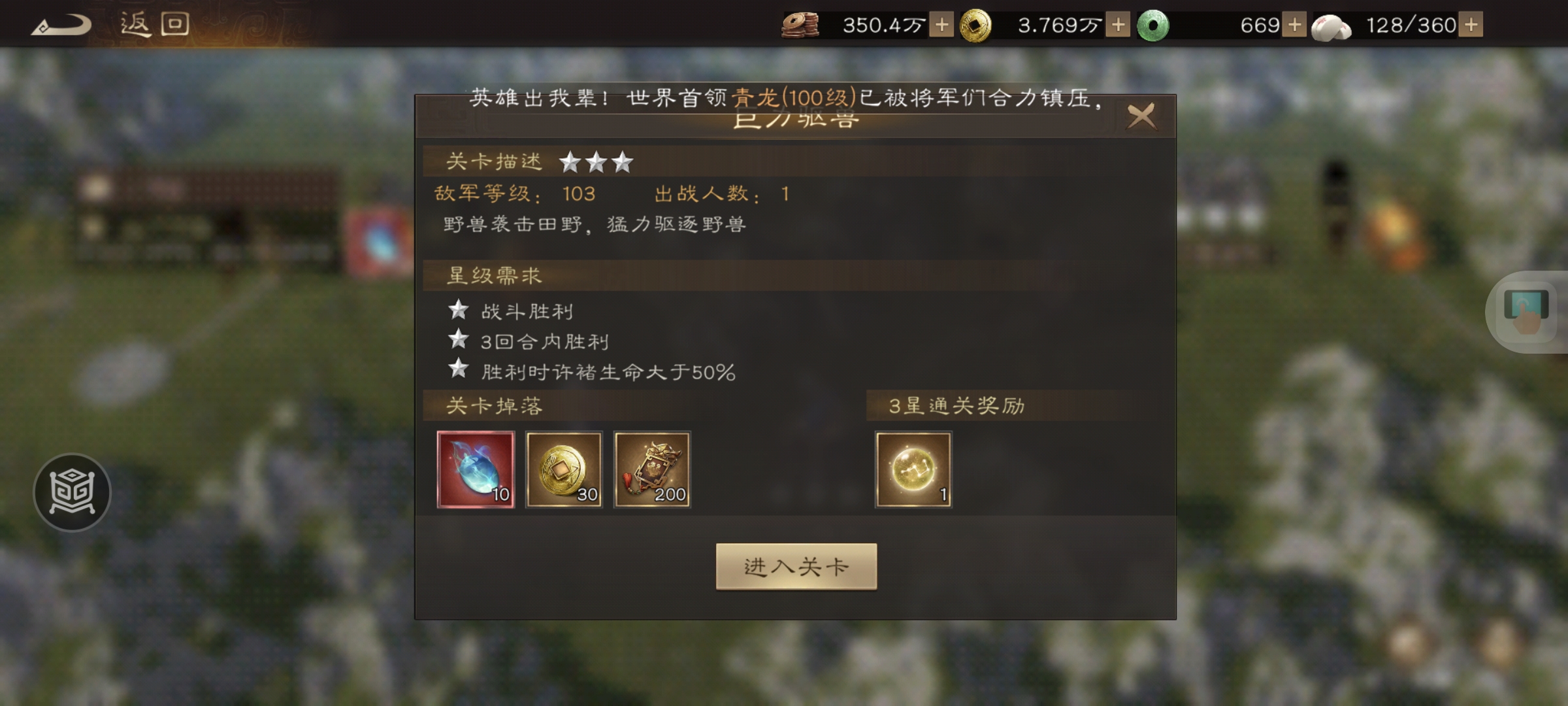
Task: View the gold coin drop worth 30
Action: (564, 469)
